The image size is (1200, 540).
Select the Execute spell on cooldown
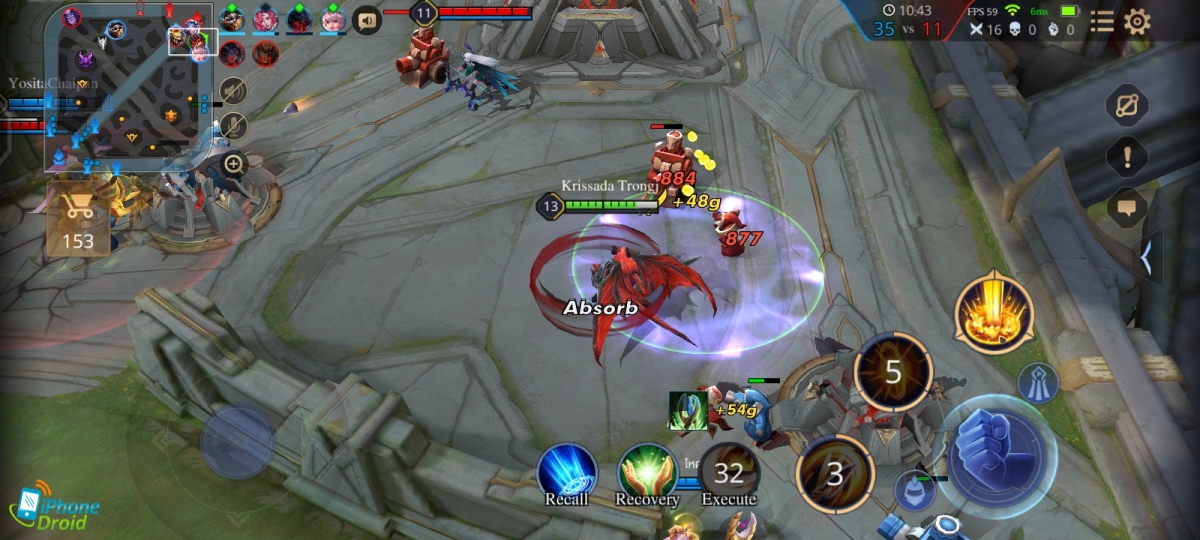[729, 472]
